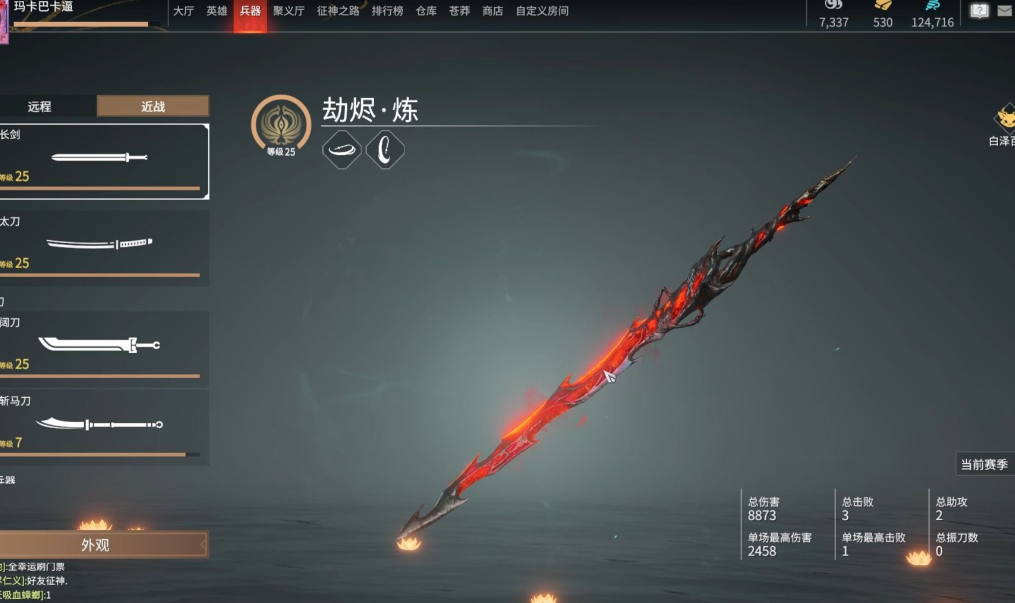The image size is (1015, 603).
Task: Open the 外观 appearance button
Action: point(97,545)
